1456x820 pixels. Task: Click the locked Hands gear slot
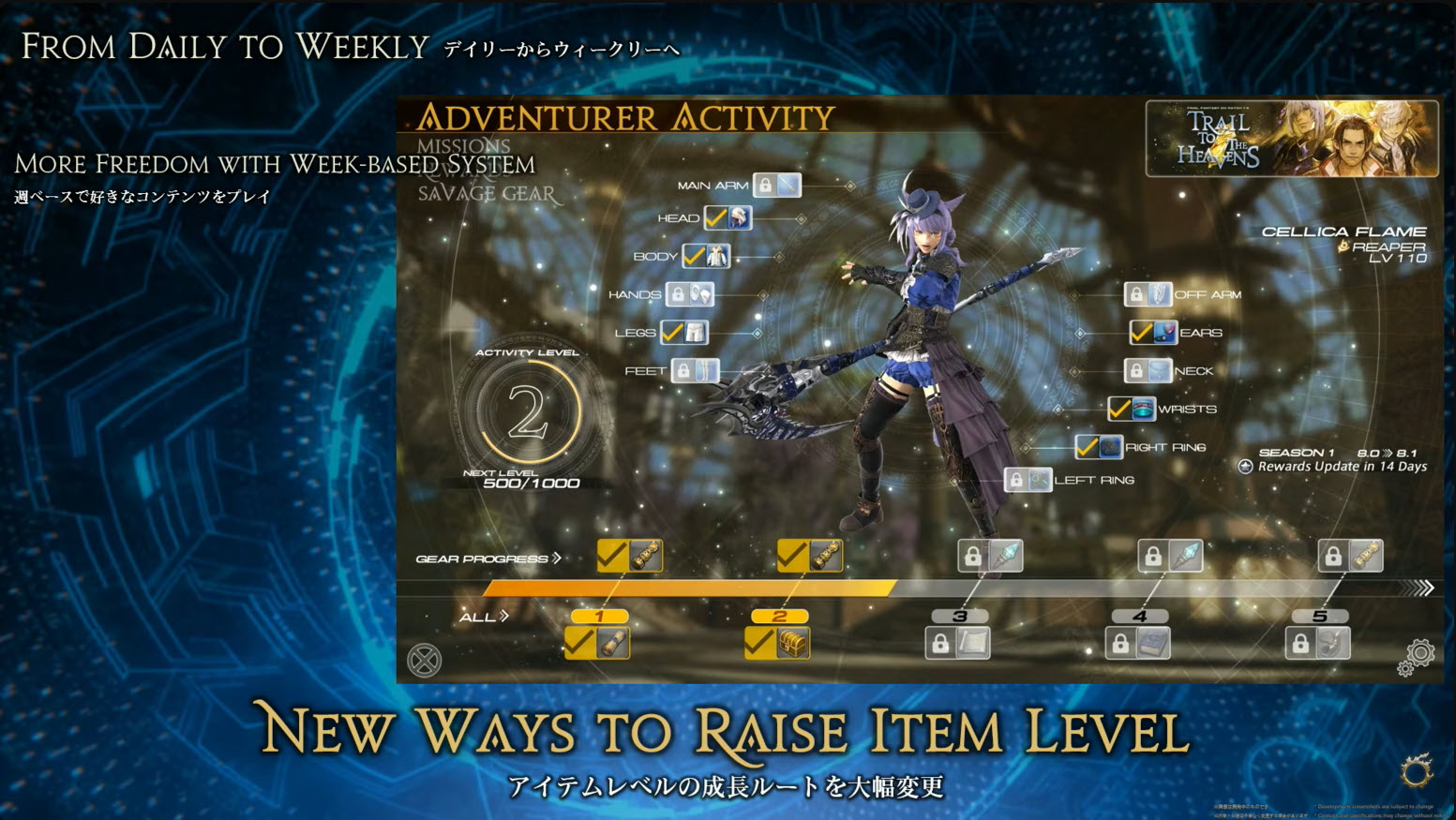[690, 294]
